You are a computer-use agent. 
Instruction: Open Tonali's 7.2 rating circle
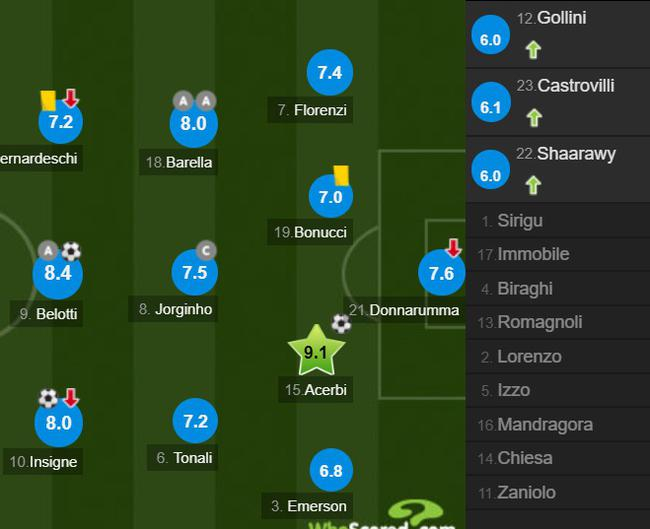[194, 421]
